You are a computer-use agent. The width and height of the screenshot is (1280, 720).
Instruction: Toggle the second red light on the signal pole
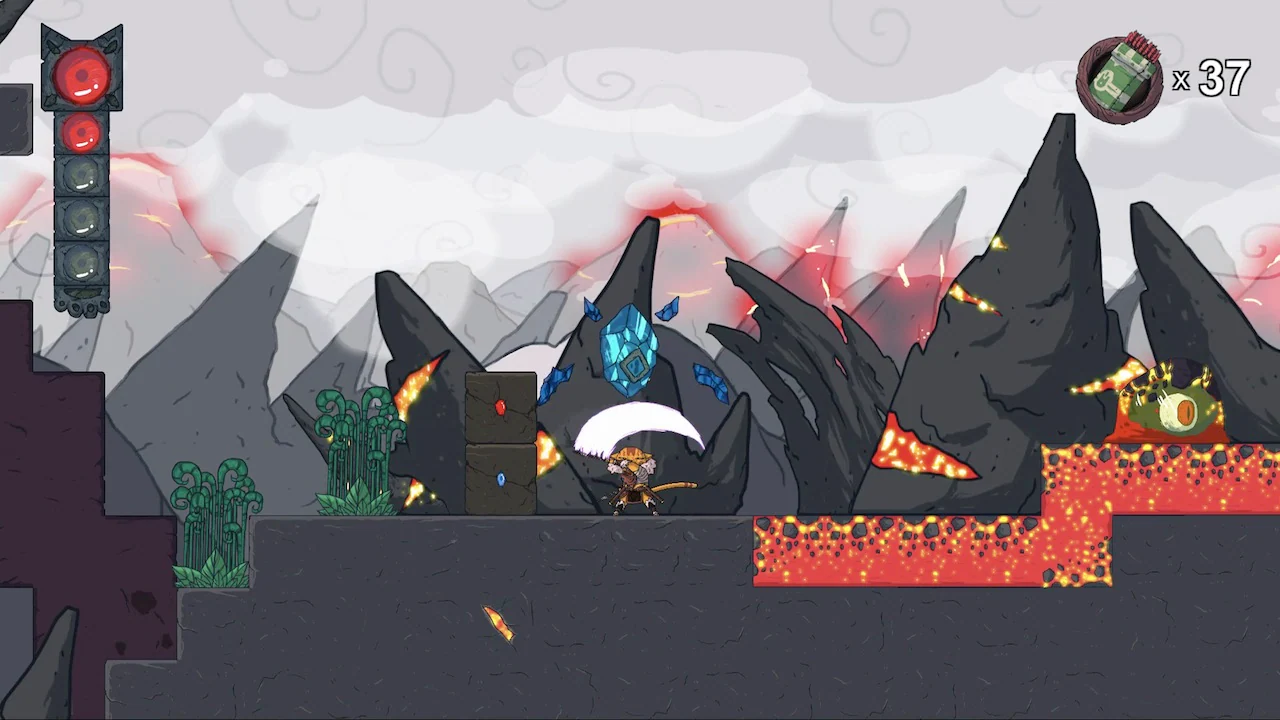tap(82, 131)
